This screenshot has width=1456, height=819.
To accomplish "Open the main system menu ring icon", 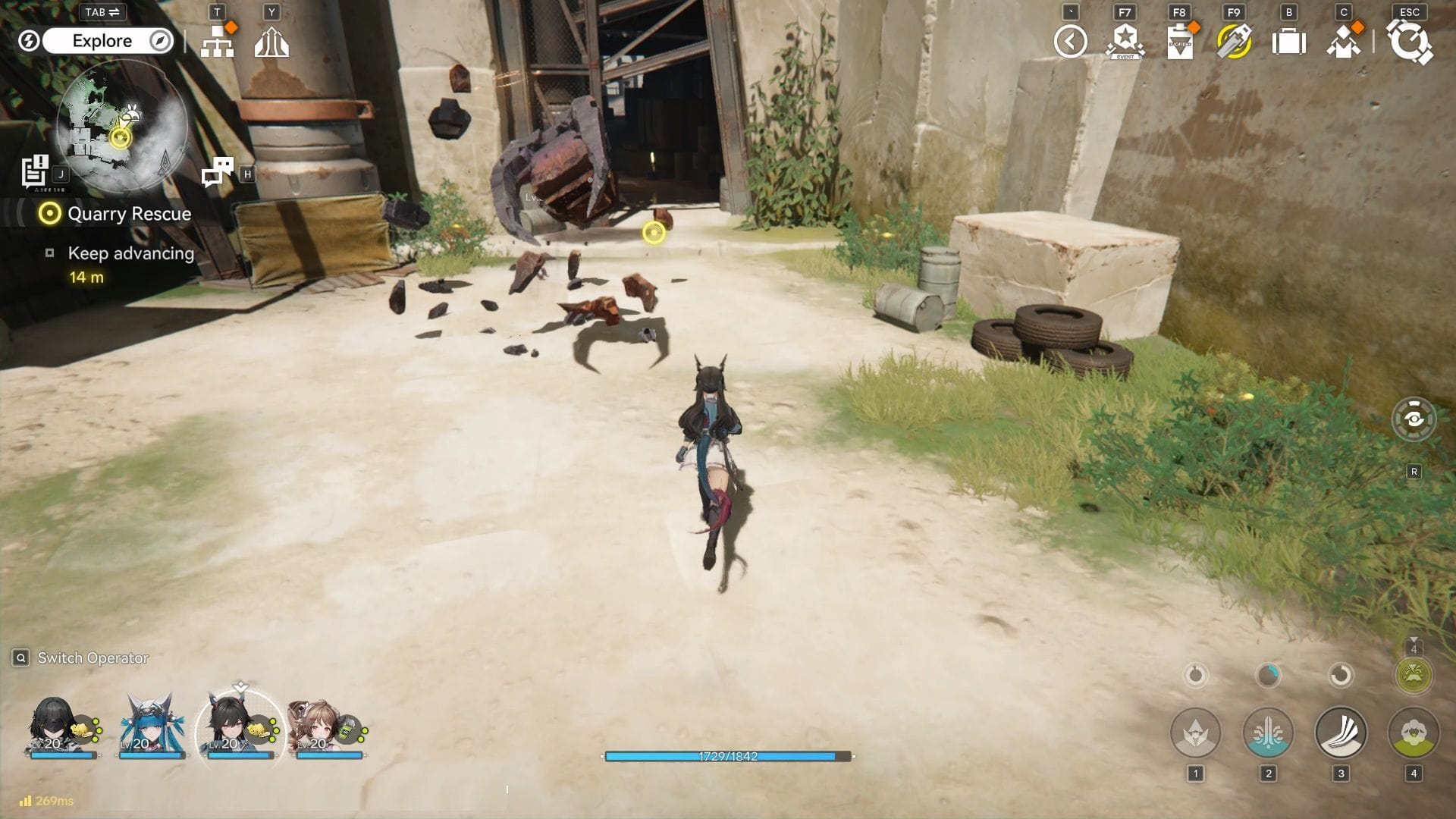I will tap(1410, 42).
